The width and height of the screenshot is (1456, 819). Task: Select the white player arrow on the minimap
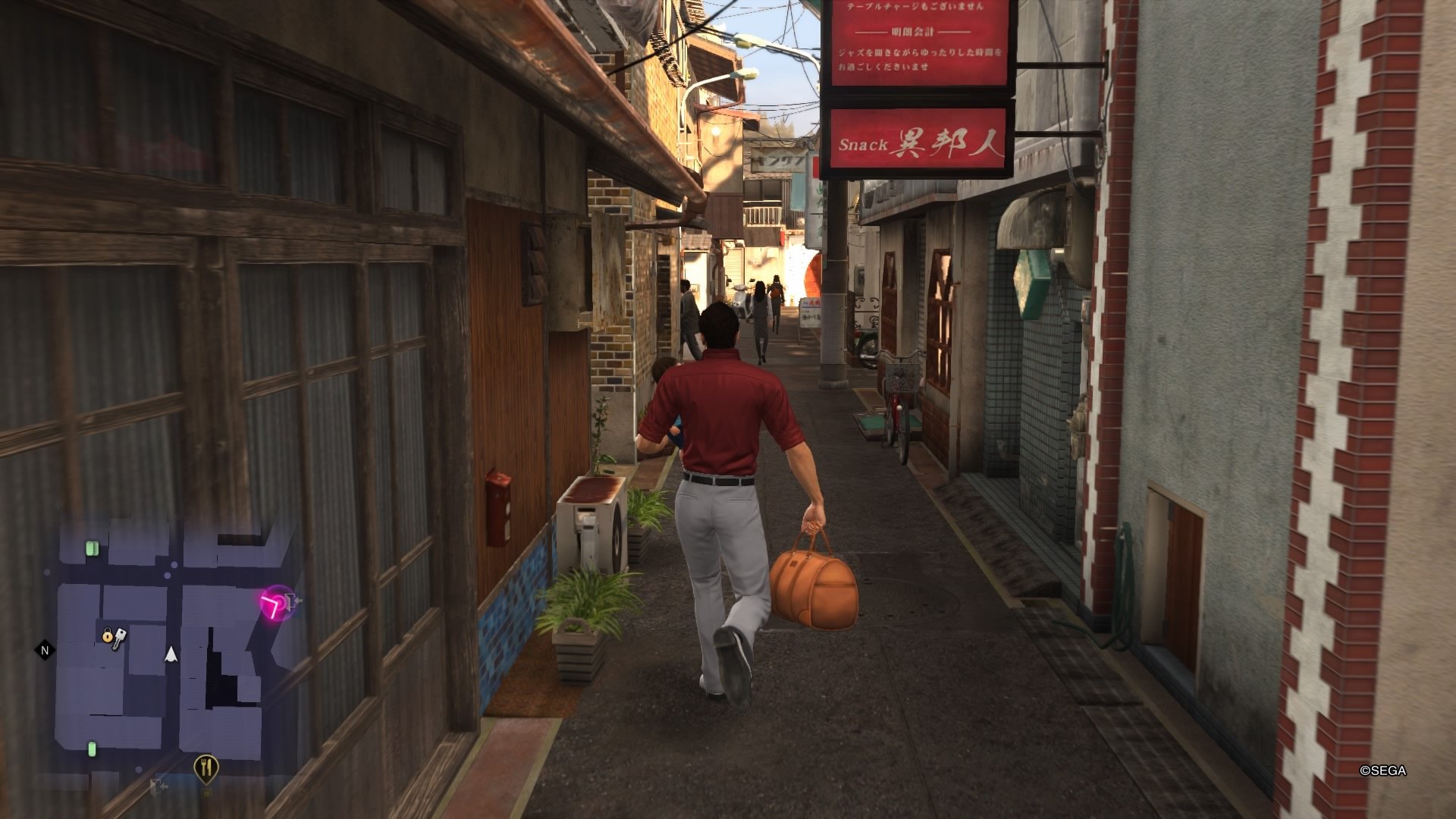coord(170,653)
